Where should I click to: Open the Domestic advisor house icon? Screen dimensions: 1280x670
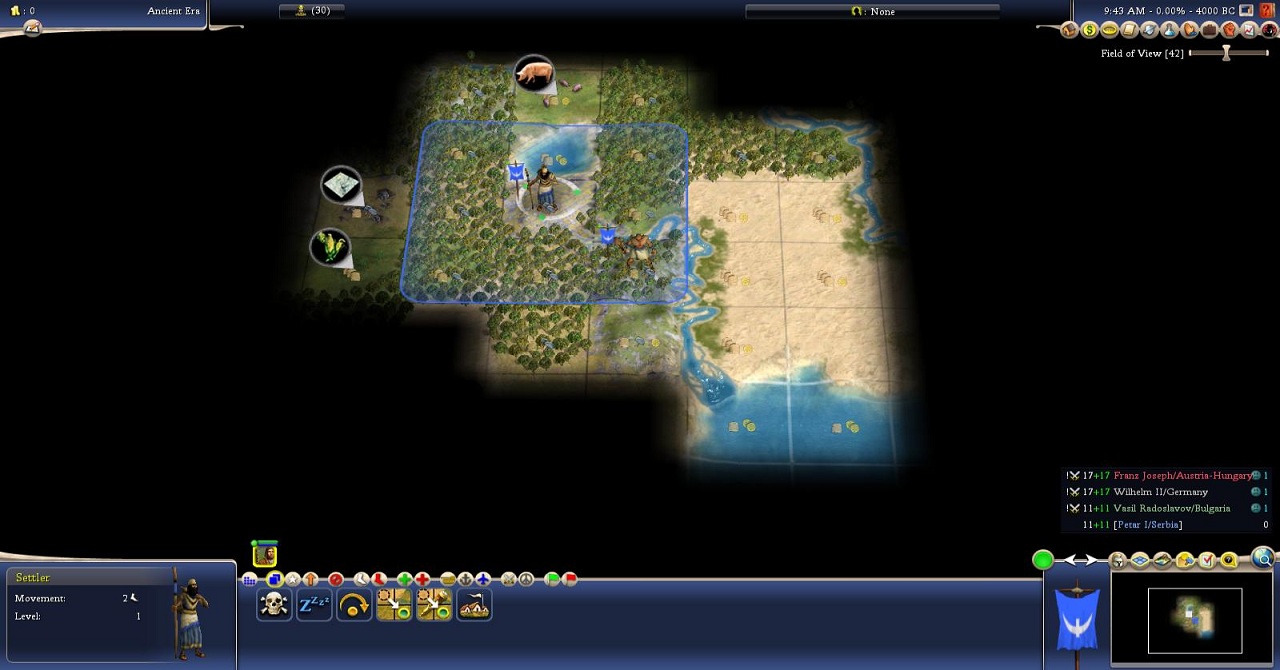pos(1069,30)
